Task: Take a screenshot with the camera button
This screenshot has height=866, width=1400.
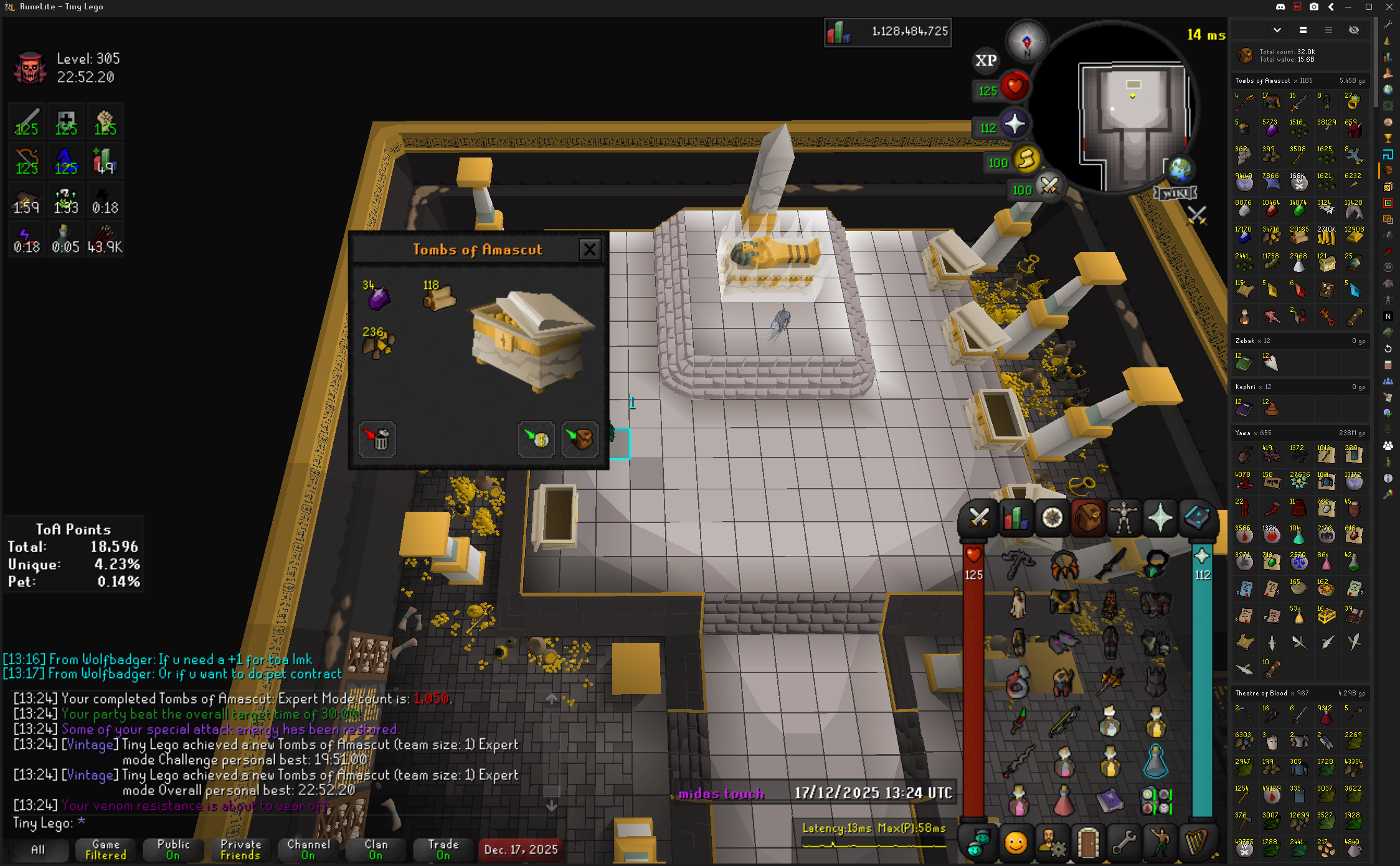Action: pos(1314,7)
